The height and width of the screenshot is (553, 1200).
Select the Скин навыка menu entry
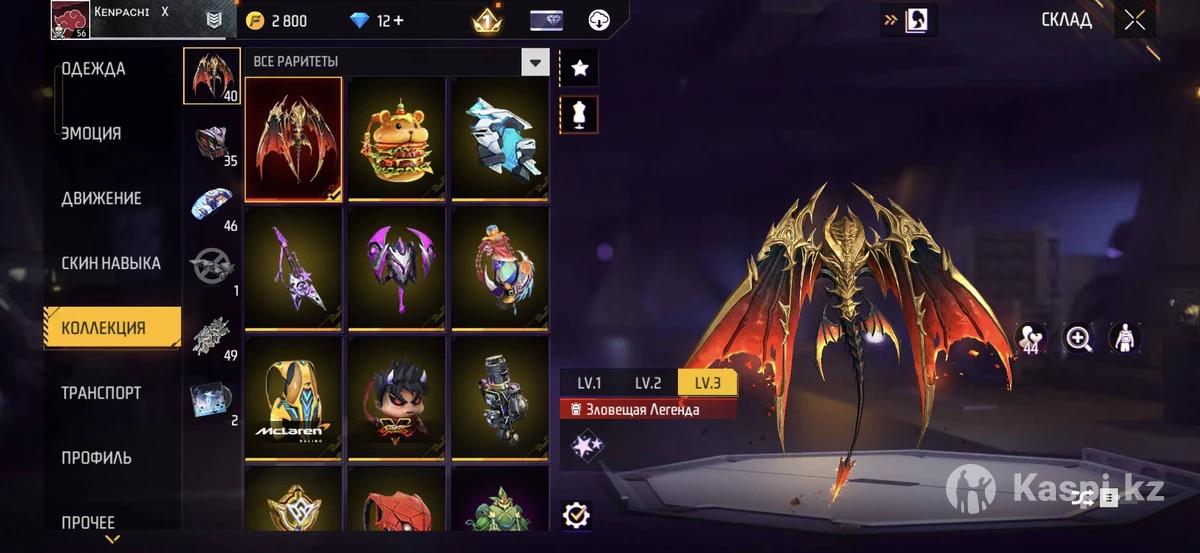point(111,263)
